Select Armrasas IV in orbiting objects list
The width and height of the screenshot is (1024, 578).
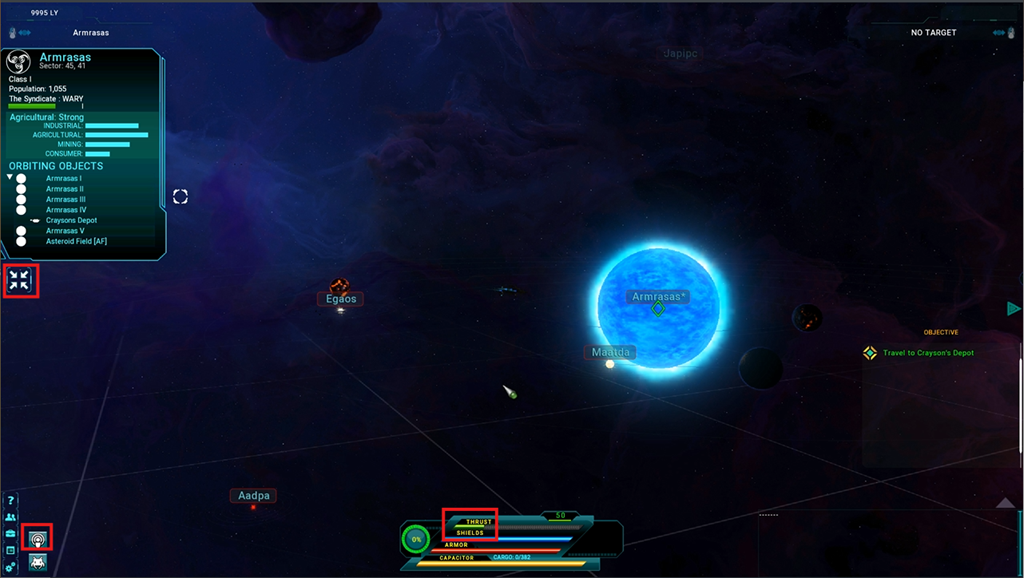click(66, 210)
